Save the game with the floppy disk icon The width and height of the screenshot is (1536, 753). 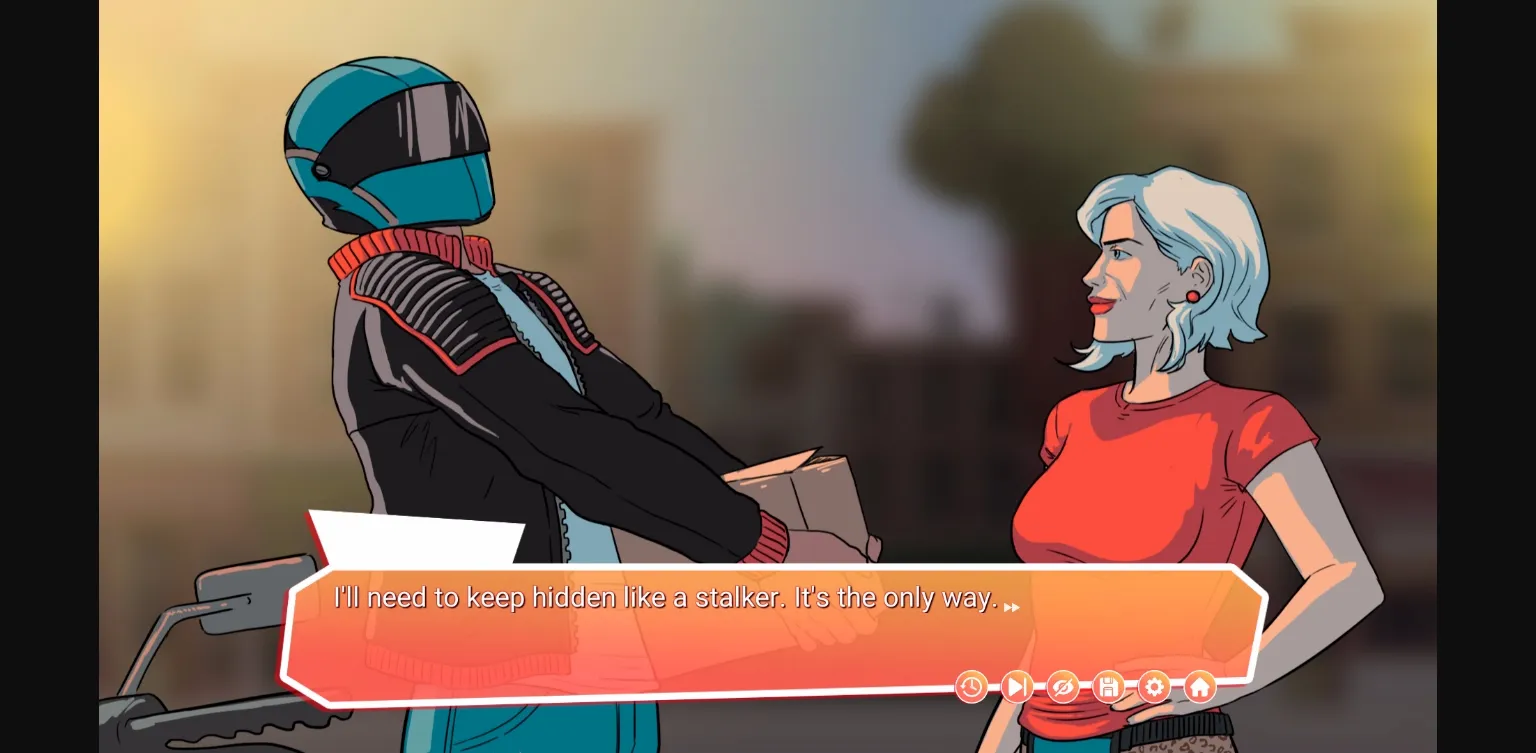(1108, 687)
